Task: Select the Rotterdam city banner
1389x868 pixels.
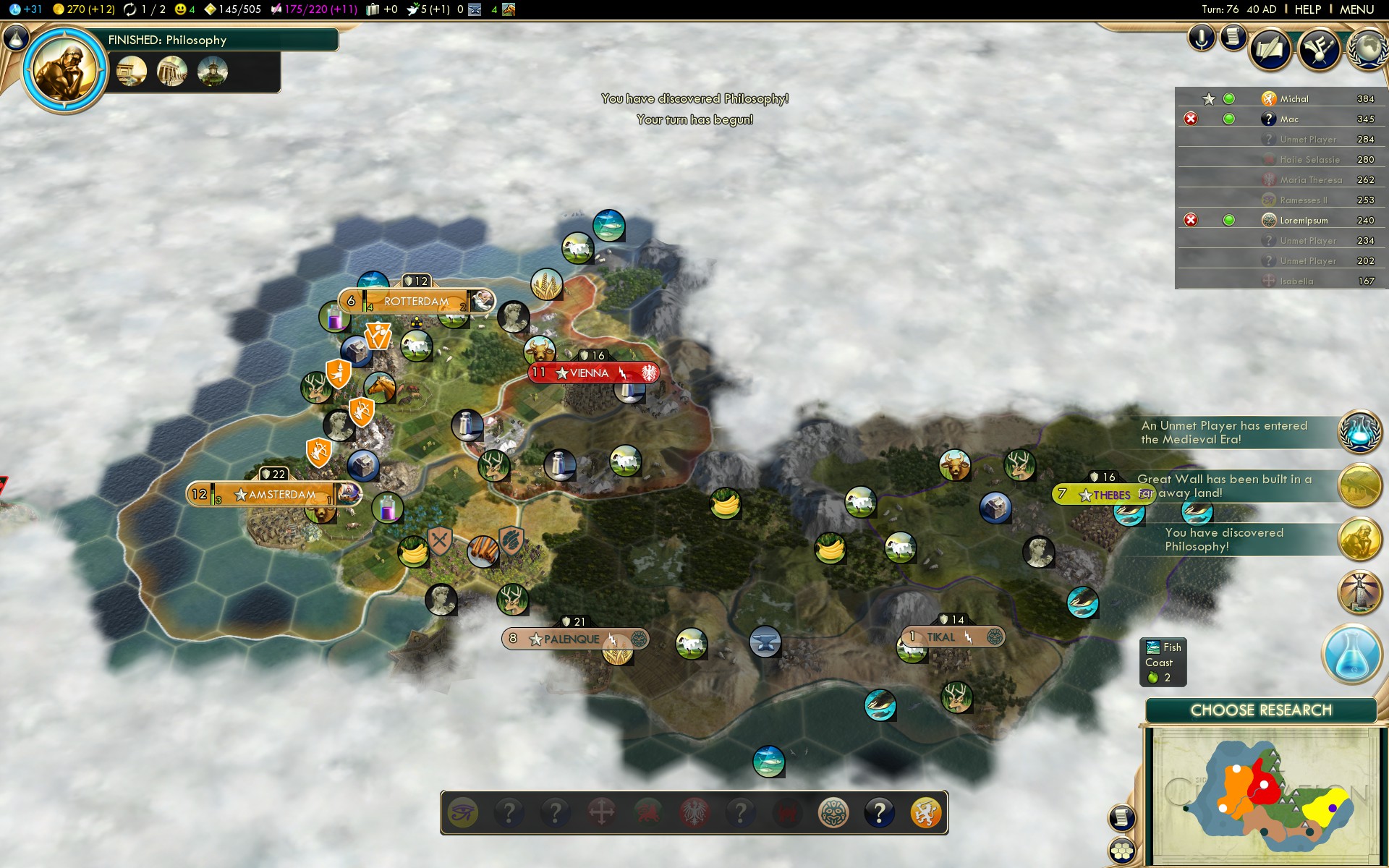Action: 416,301
